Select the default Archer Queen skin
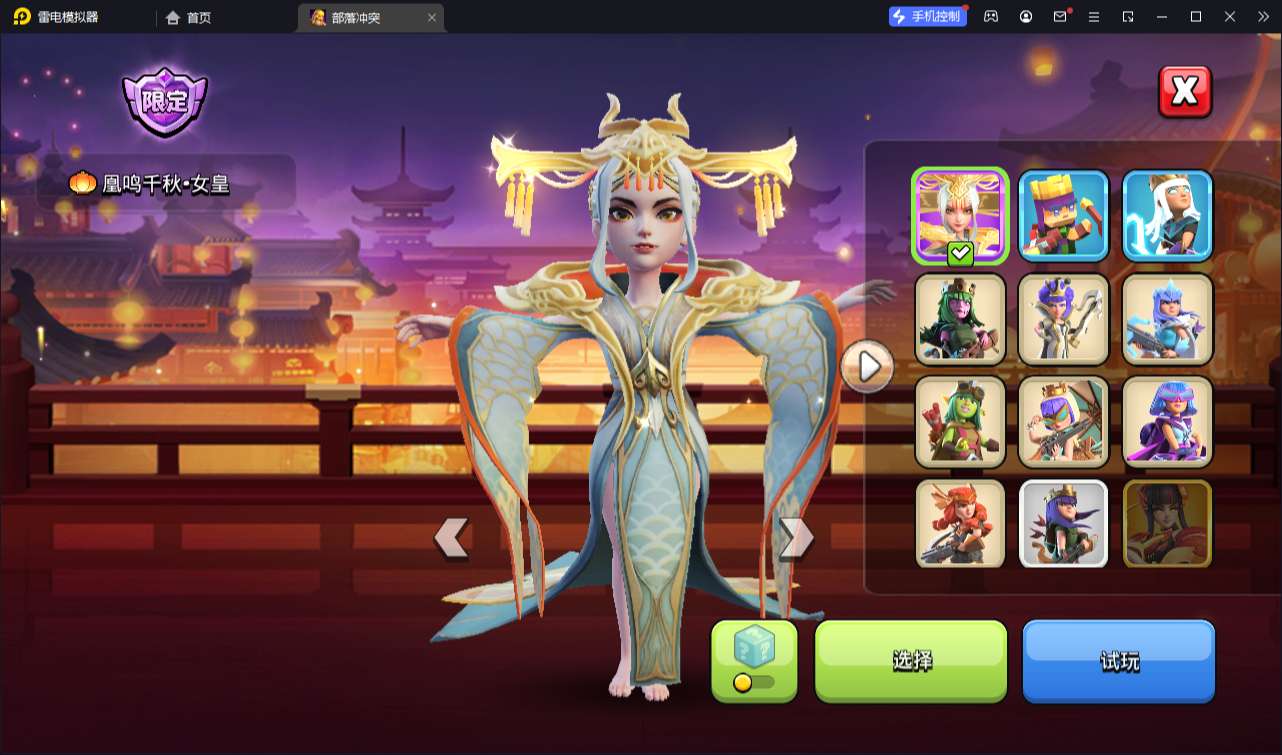 point(1064,524)
